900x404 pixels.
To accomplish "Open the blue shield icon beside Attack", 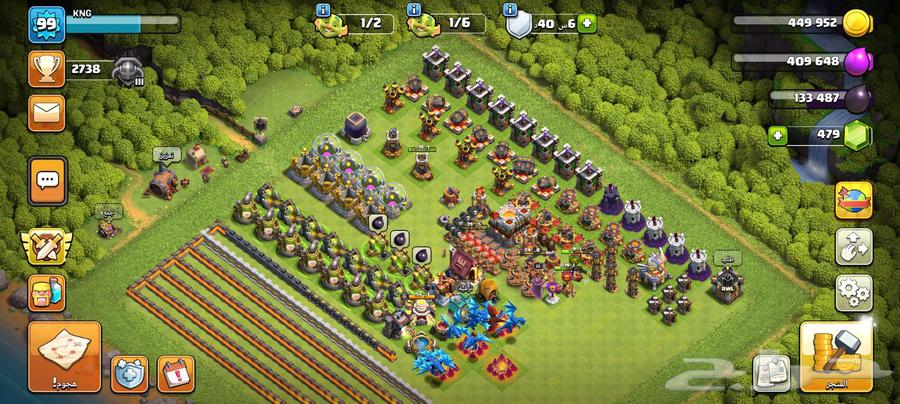I will click(129, 372).
